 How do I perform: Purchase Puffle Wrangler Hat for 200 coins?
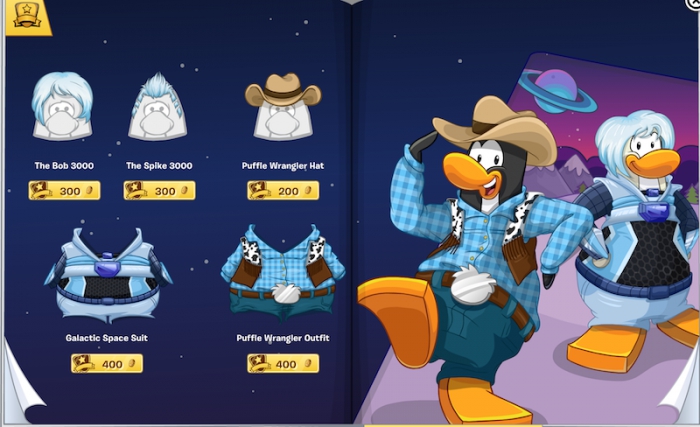[283, 190]
